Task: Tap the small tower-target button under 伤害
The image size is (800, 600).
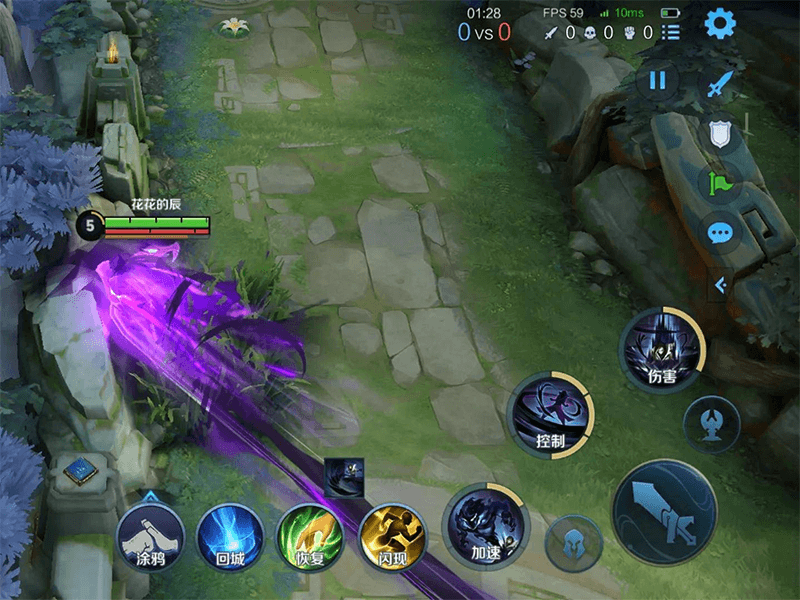Action: [711, 424]
